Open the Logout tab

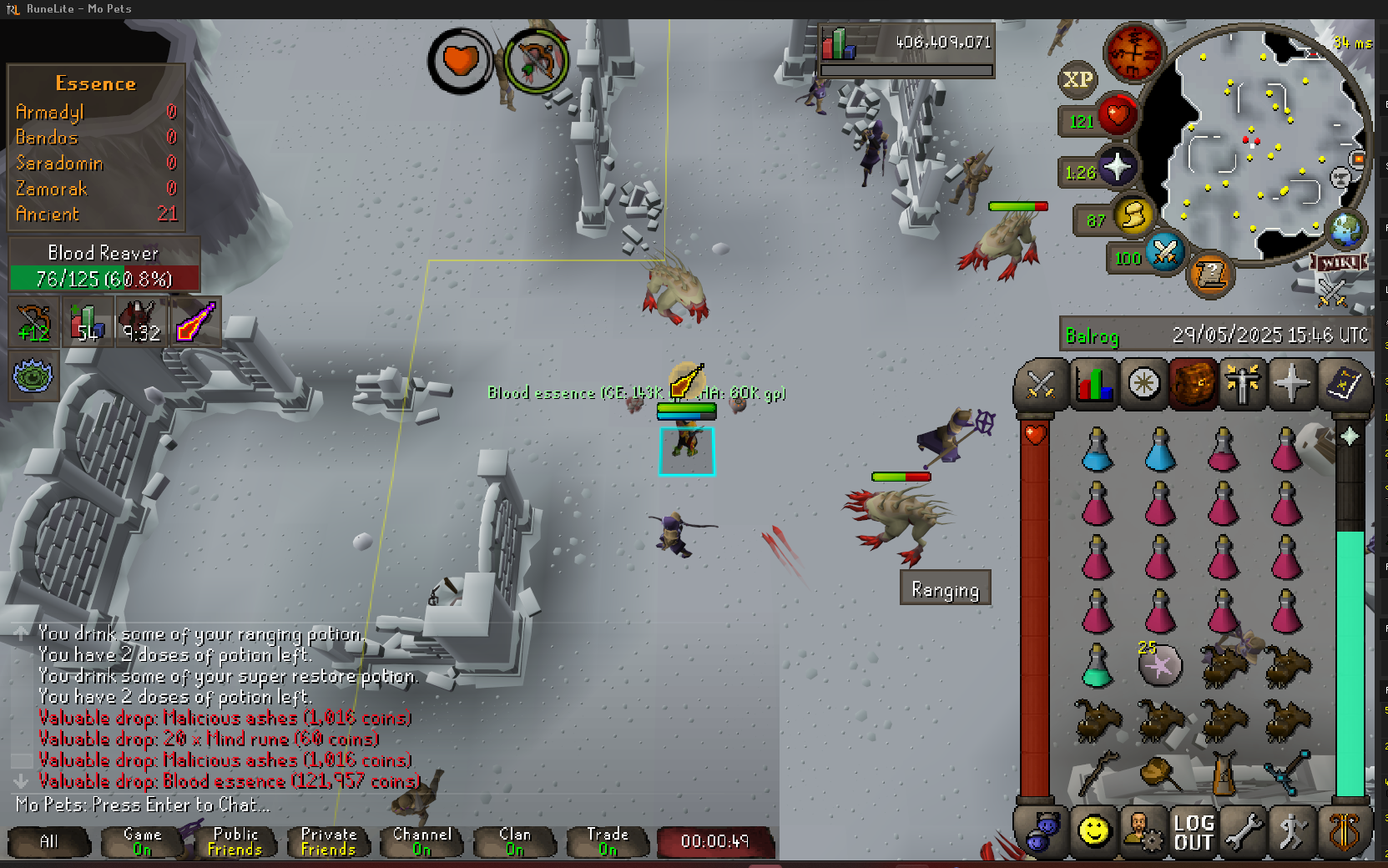1194,832
